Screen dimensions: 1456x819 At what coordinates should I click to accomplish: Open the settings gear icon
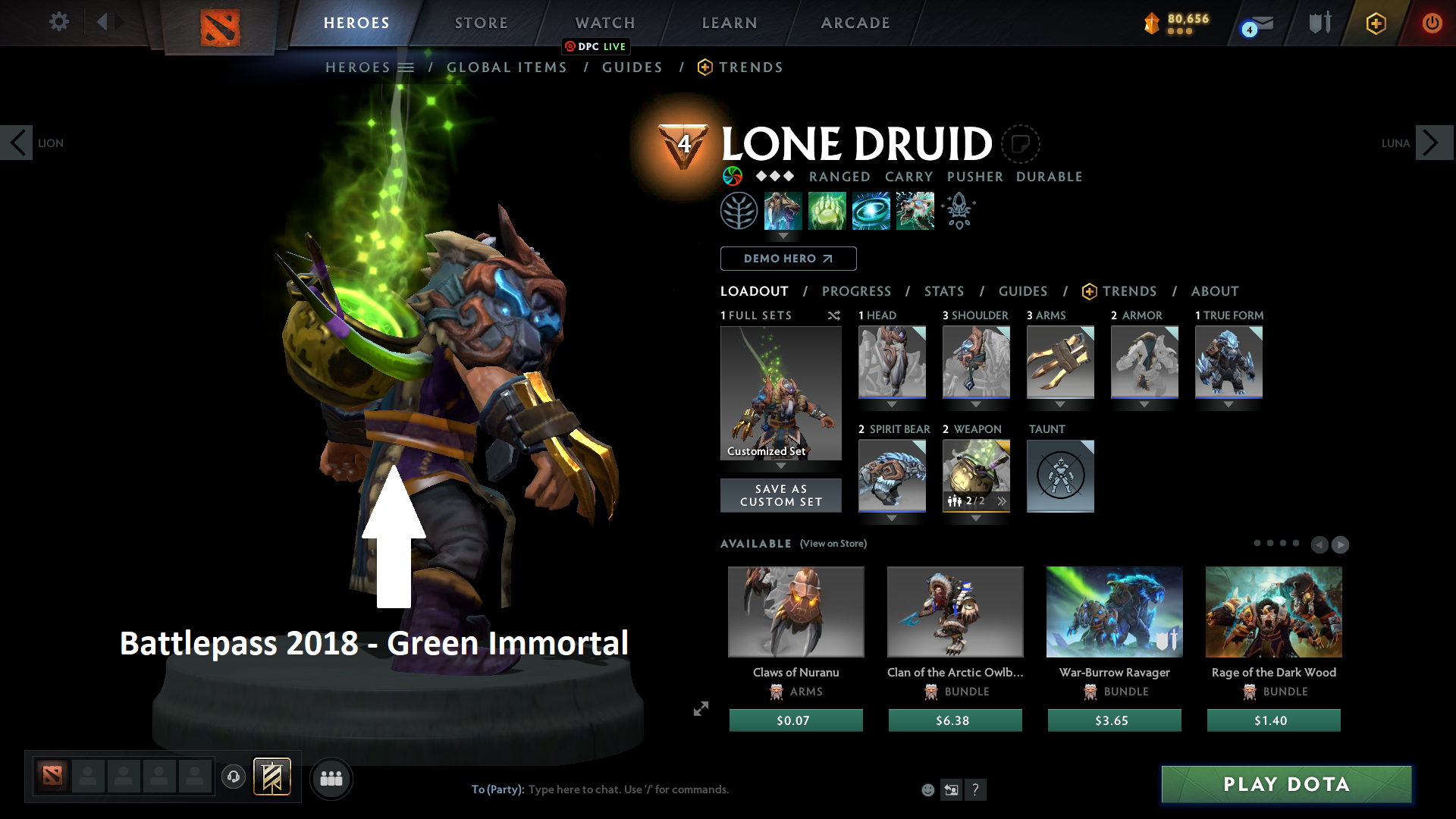pyautogui.click(x=58, y=22)
